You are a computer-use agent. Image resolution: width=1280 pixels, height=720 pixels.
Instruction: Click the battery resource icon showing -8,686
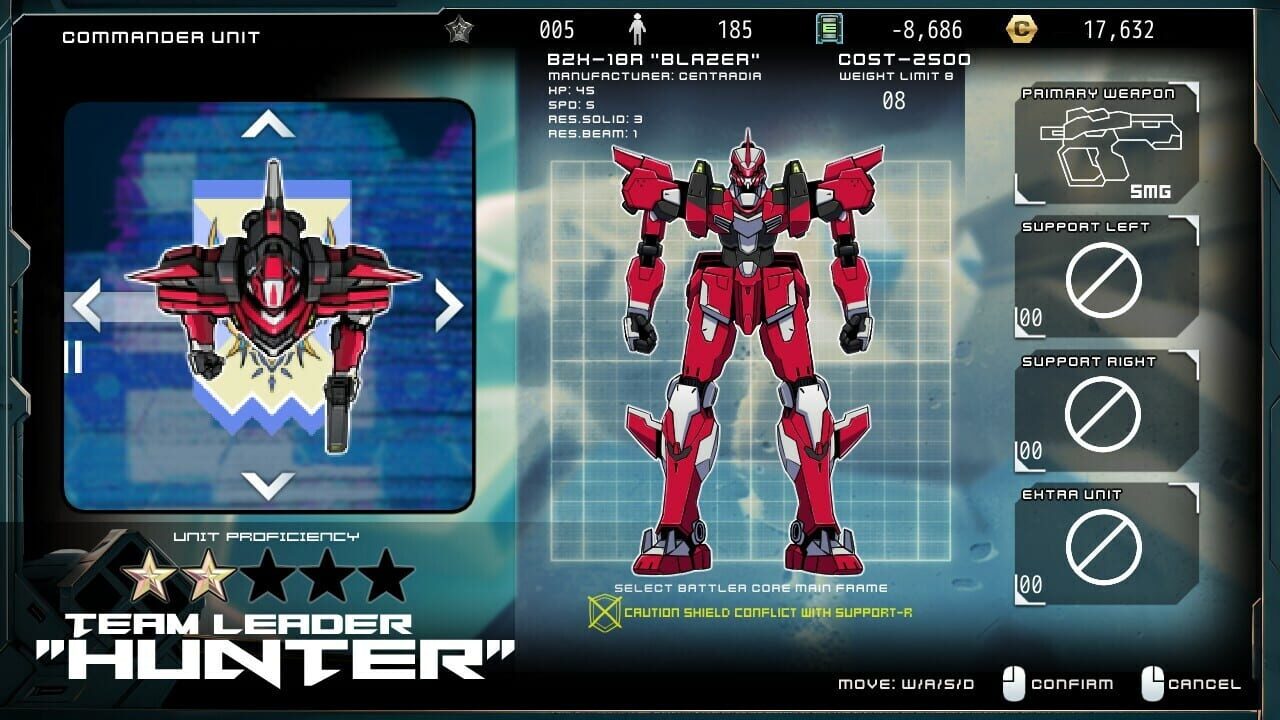coord(830,27)
